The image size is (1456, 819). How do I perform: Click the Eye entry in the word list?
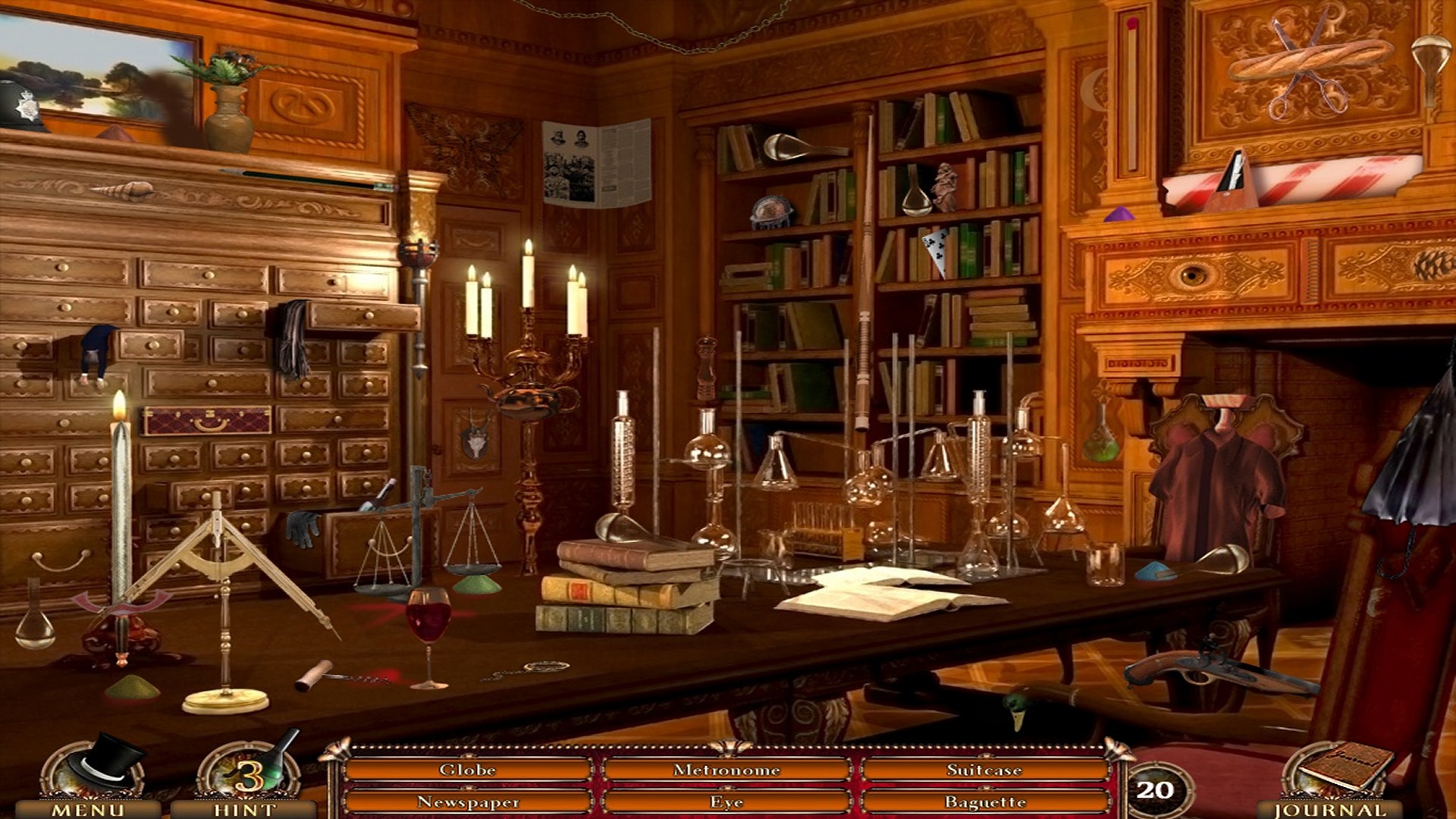[x=726, y=802]
